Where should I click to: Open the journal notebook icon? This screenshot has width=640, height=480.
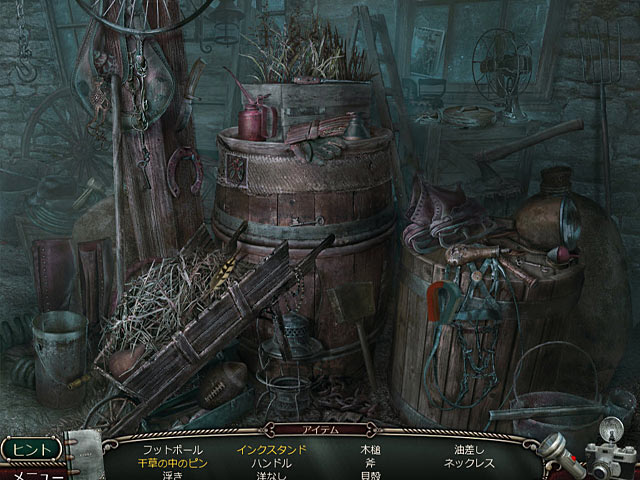click(x=84, y=454)
